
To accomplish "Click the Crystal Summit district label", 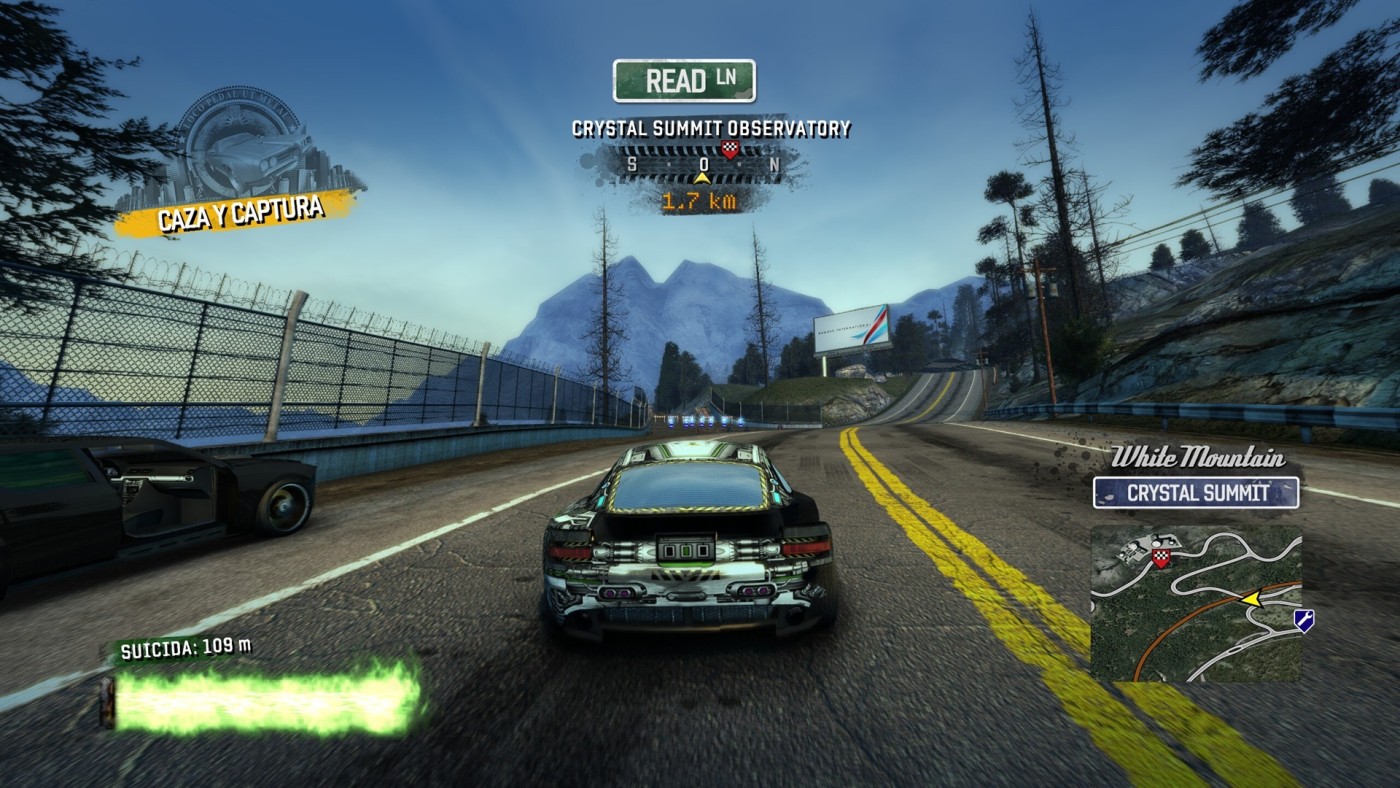I will pos(1196,492).
